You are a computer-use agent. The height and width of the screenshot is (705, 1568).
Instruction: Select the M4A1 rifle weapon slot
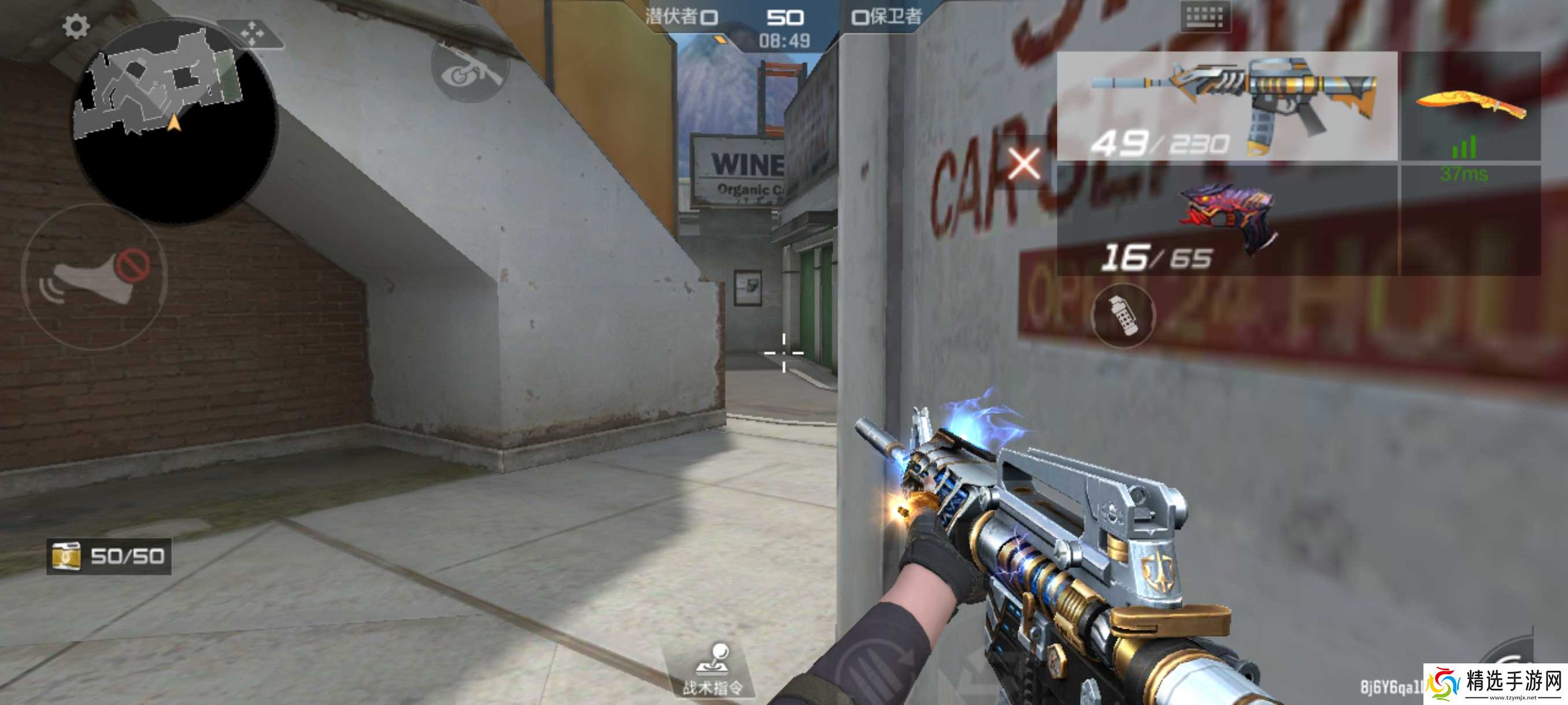(x=1226, y=106)
